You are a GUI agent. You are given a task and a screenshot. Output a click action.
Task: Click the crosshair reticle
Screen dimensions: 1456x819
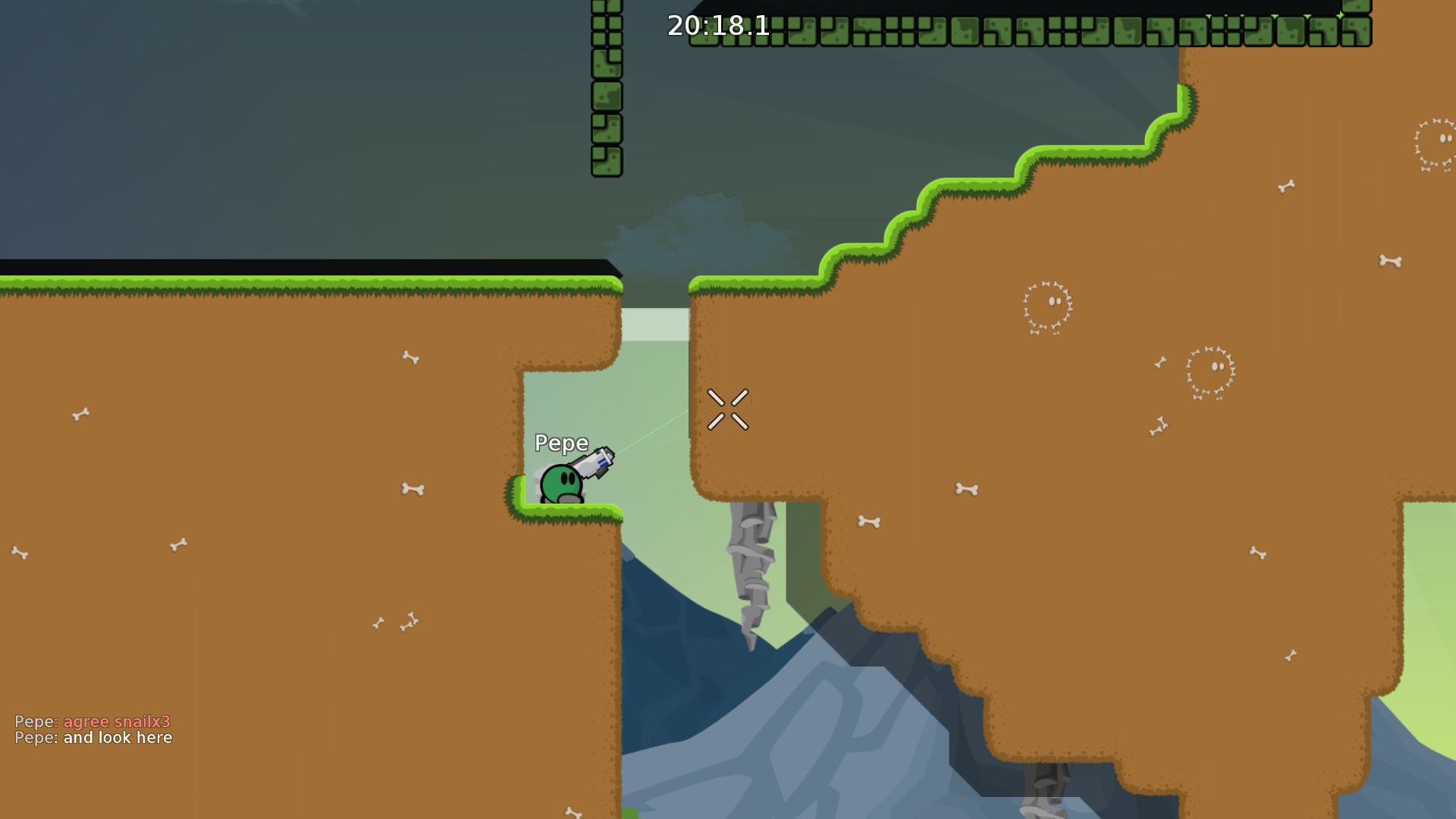coord(729,409)
